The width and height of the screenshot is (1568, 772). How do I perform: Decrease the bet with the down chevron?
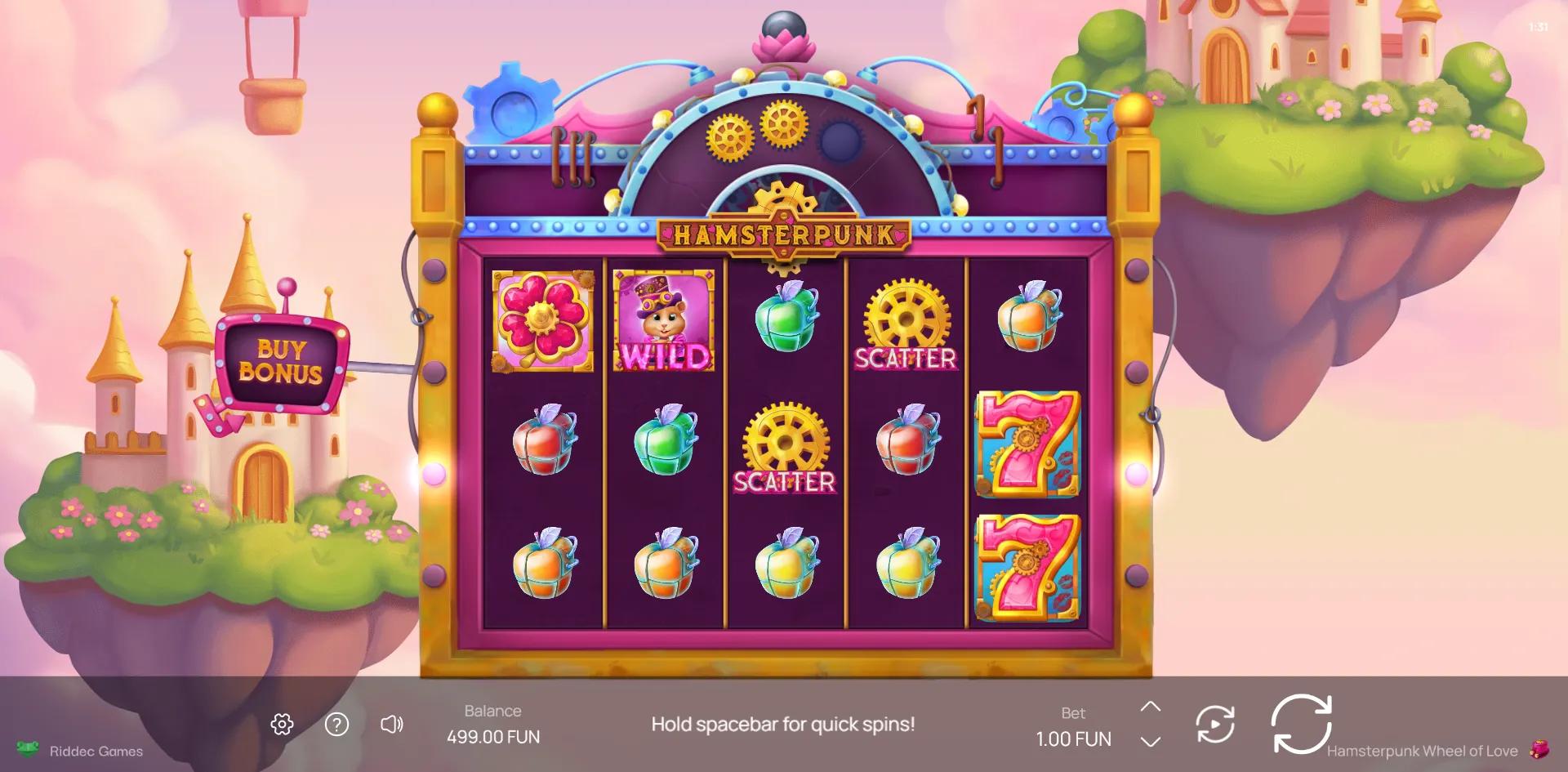pyautogui.click(x=1151, y=740)
